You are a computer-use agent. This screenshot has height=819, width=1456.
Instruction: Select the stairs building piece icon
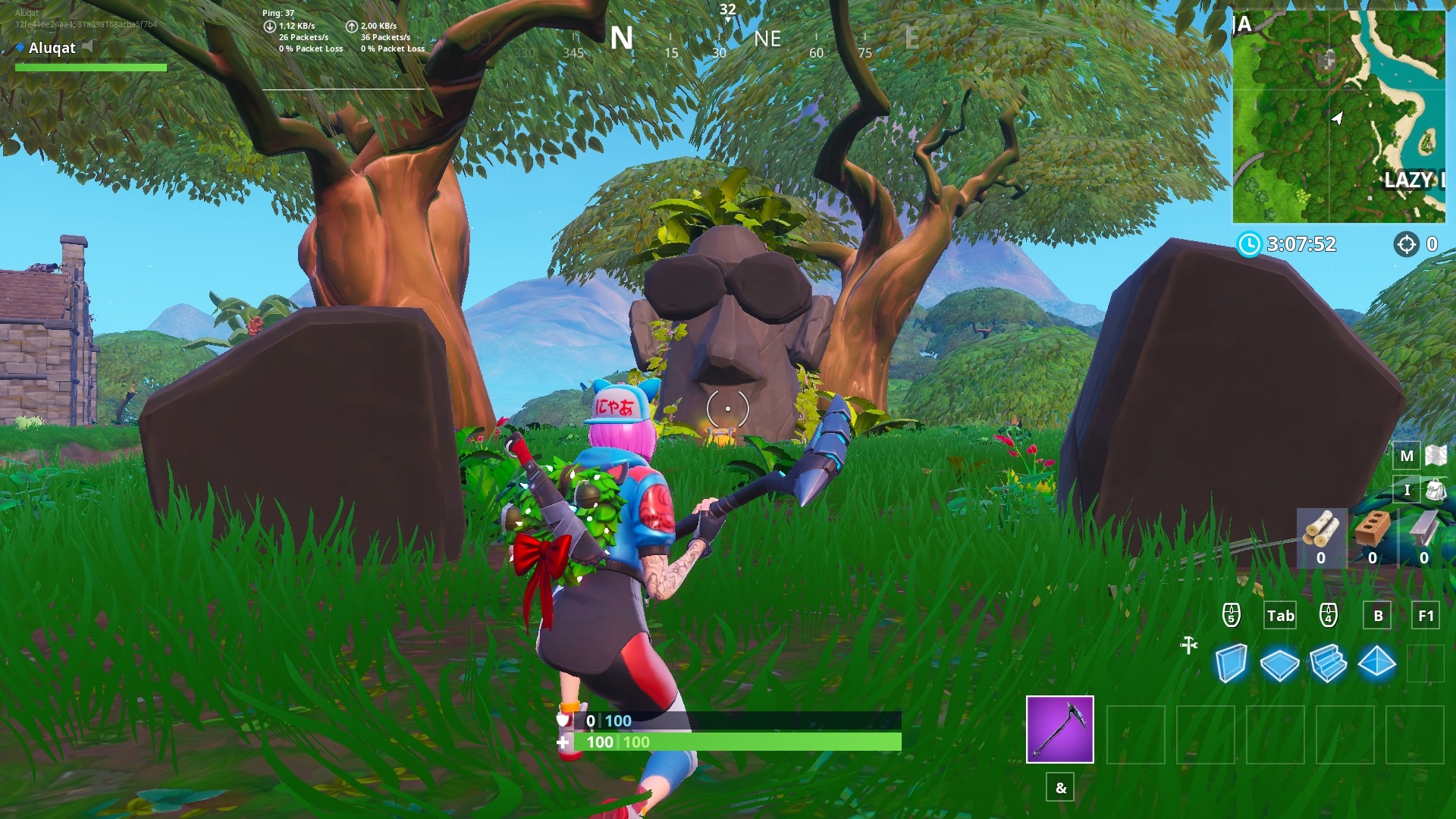[x=1327, y=663]
